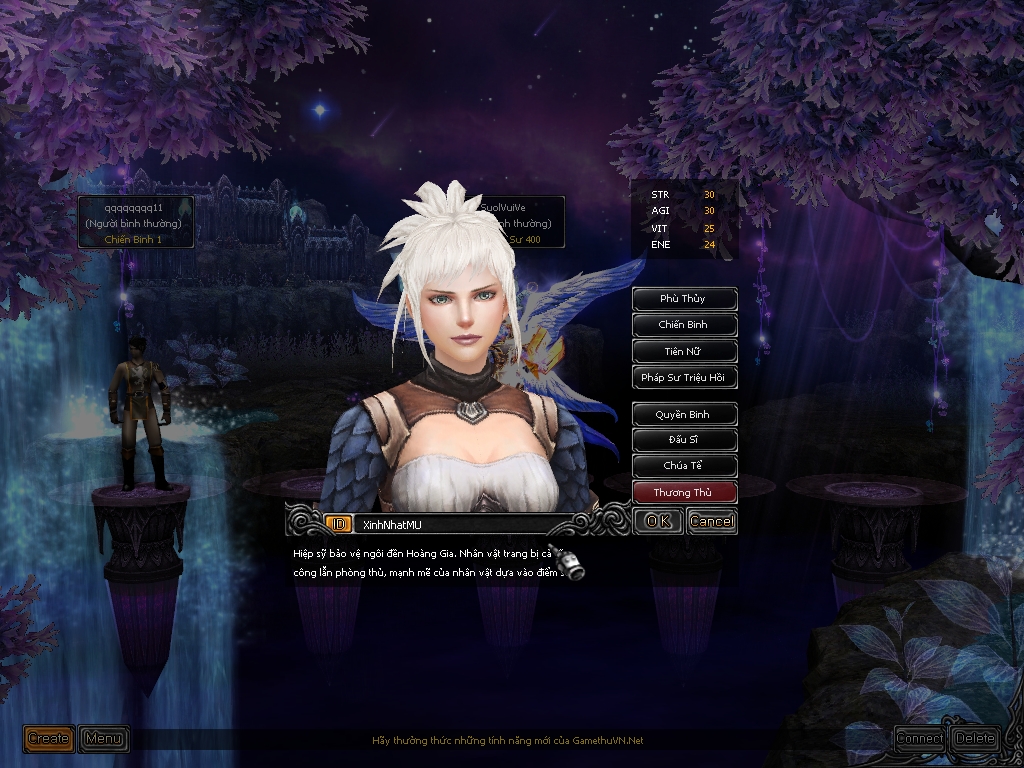Select the highlighted Thương Thủ class
Screen dimensions: 1024x768
[x=684, y=493]
